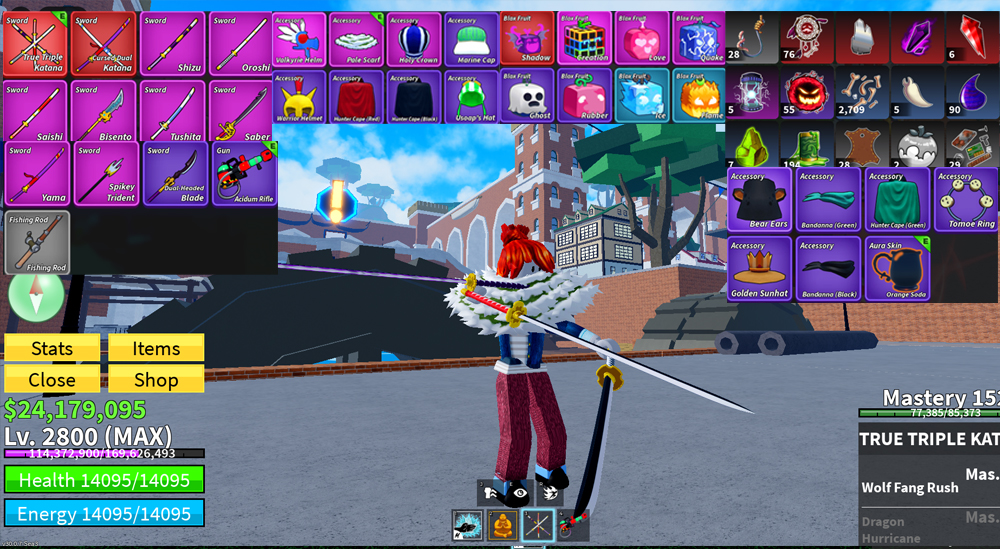Open the Stats menu
The height and width of the screenshot is (549, 1000).
(x=52, y=348)
